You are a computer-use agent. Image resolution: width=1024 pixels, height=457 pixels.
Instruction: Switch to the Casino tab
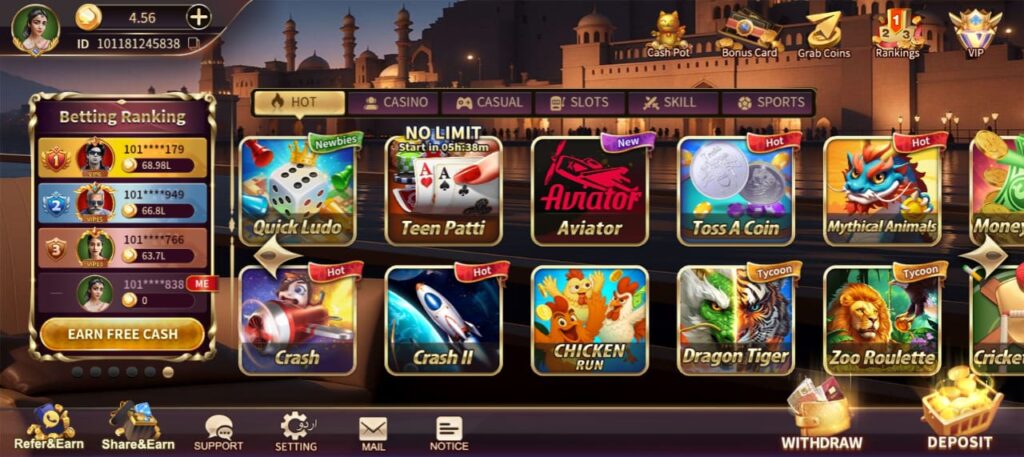(396, 102)
